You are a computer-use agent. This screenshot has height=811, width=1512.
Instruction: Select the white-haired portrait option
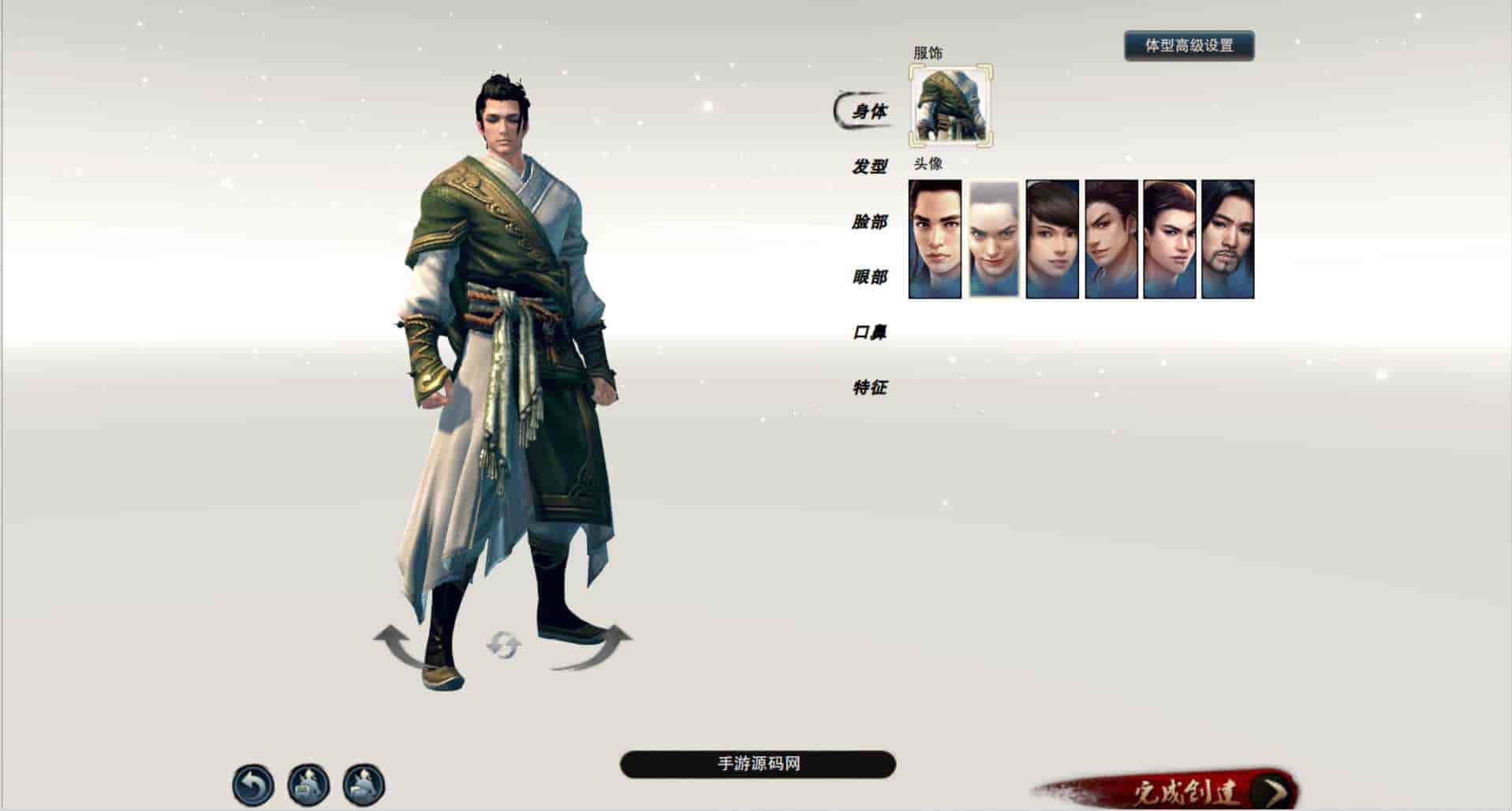coord(992,238)
